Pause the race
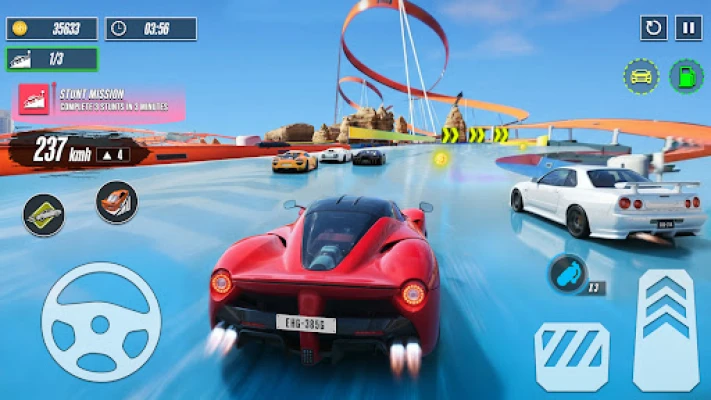Viewport: 711px width, 400px height. pyautogui.click(x=688, y=28)
